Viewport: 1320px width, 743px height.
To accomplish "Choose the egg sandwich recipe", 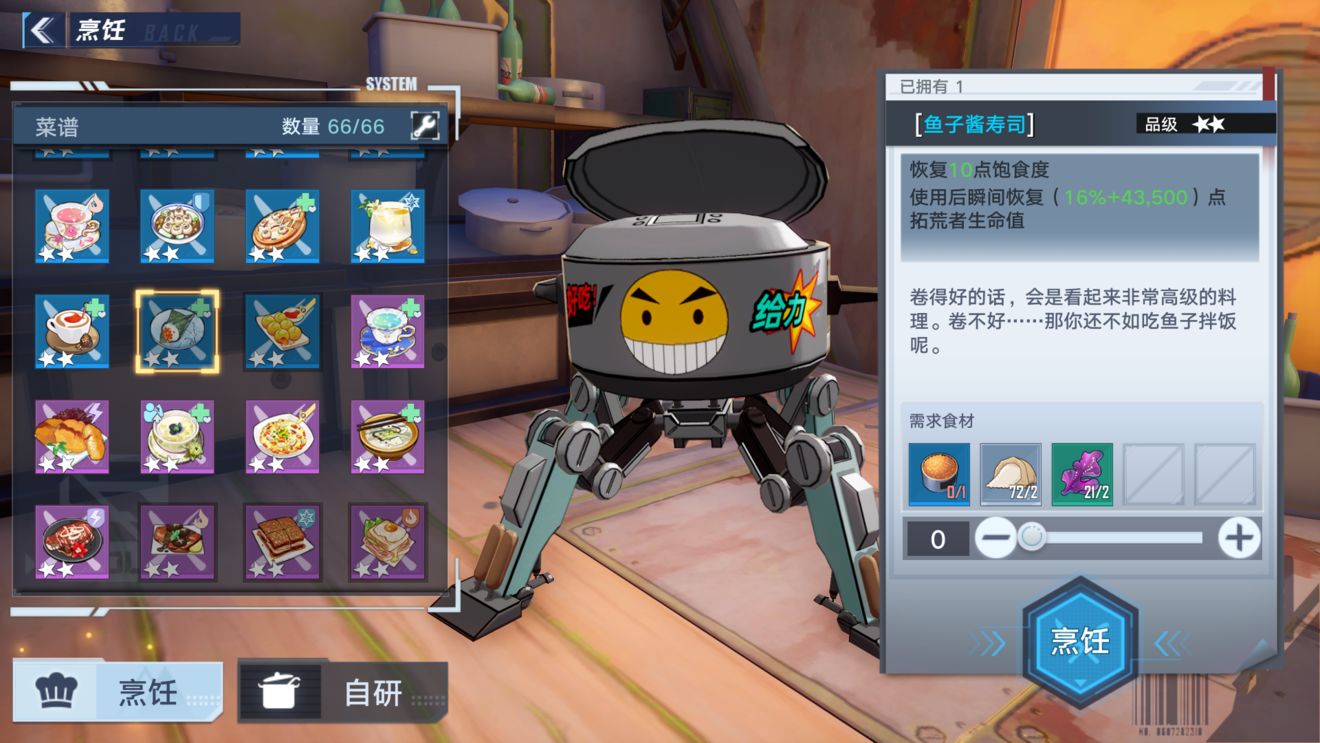I will [x=387, y=541].
